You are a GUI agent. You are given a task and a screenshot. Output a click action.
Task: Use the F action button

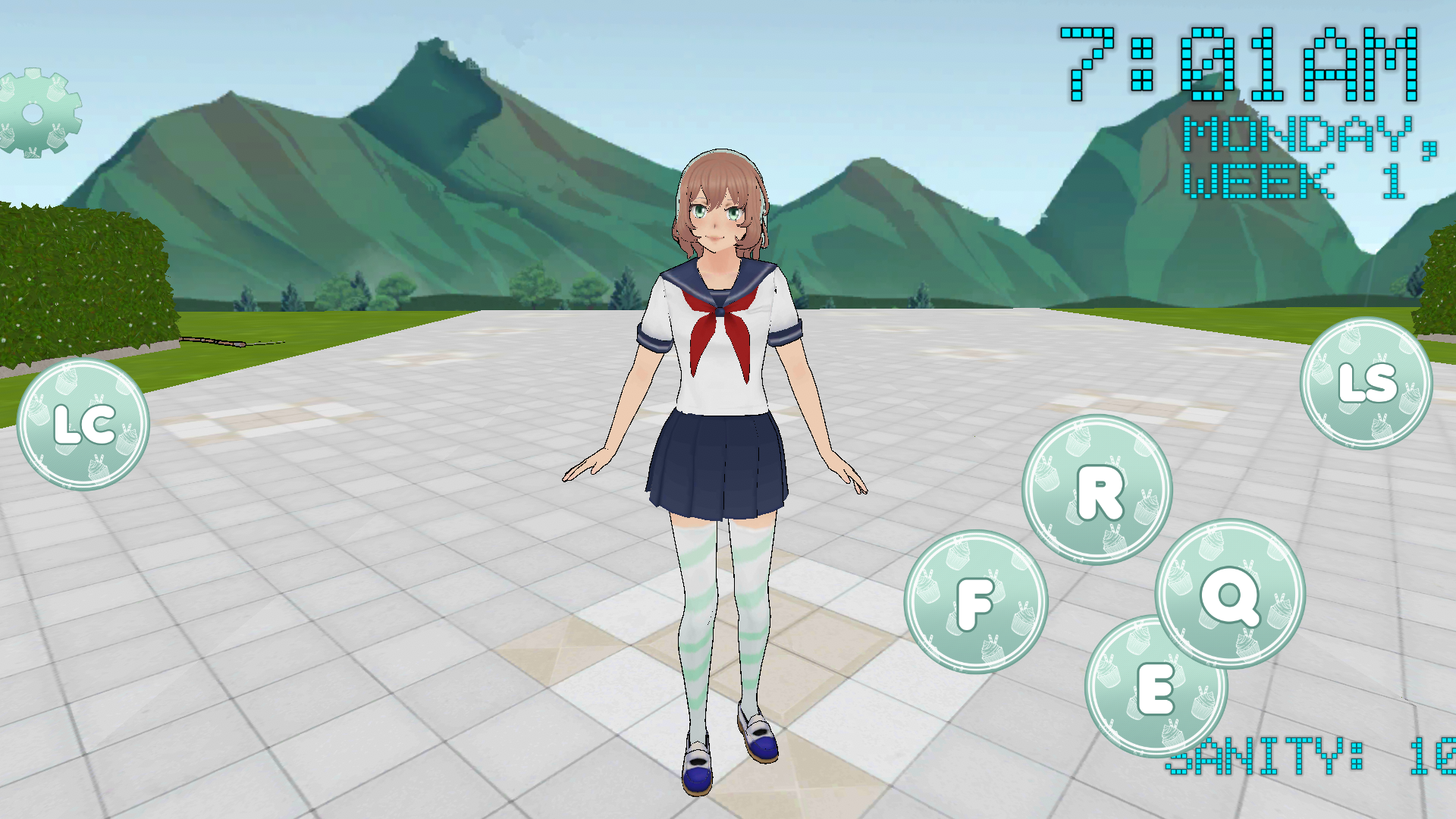[x=976, y=602]
